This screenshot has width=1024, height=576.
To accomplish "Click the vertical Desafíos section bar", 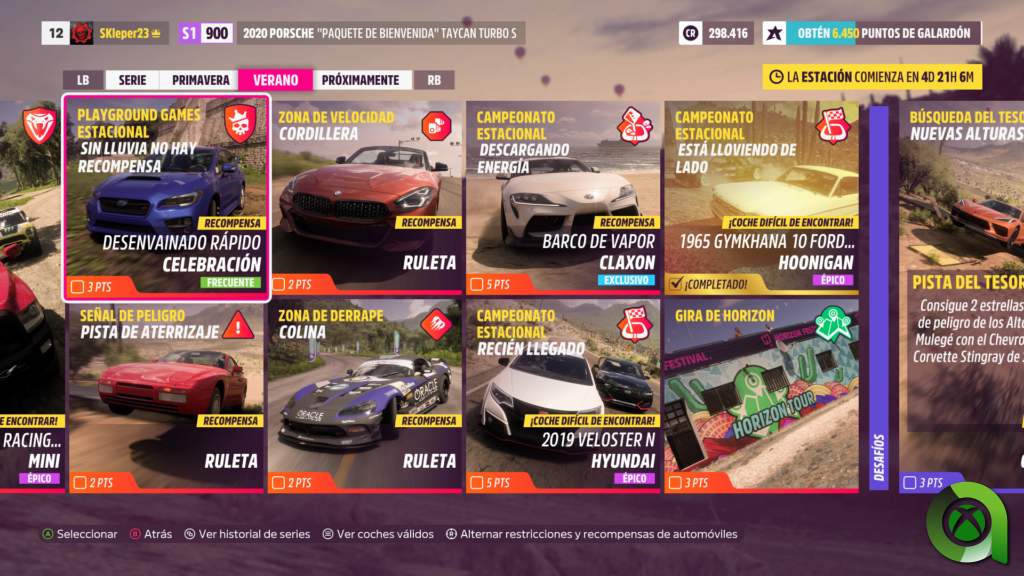I will tap(879, 300).
